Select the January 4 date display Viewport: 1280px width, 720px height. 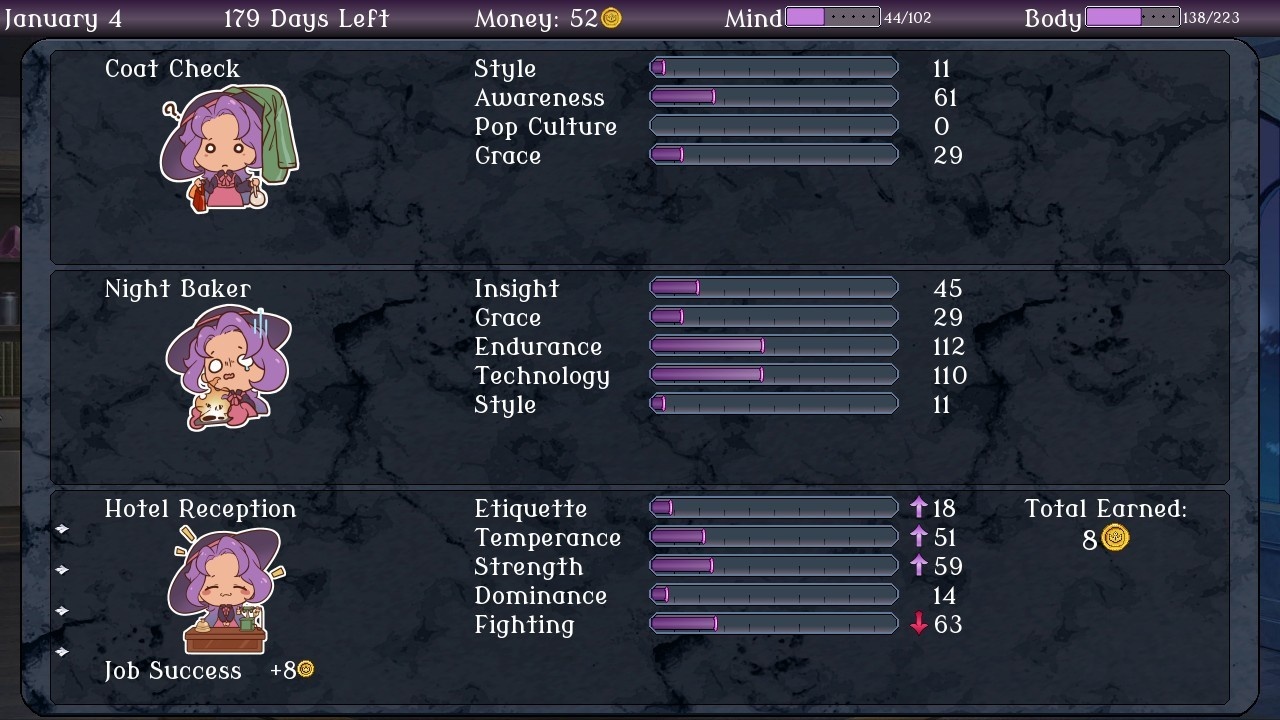pyautogui.click(x=64, y=17)
